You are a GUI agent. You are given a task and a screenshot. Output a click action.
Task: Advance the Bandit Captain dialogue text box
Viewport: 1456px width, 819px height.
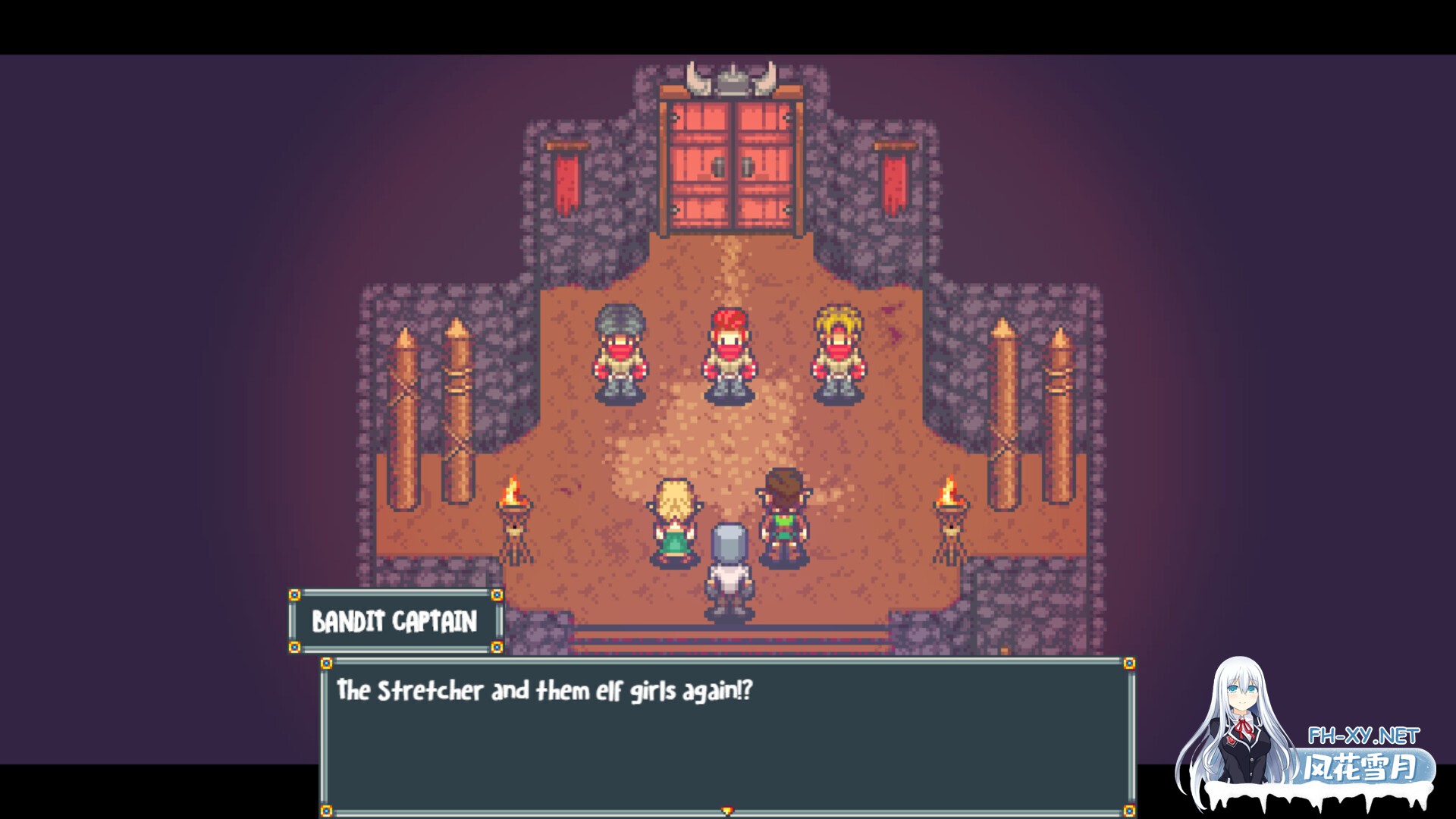pyautogui.click(x=726, y=736)
